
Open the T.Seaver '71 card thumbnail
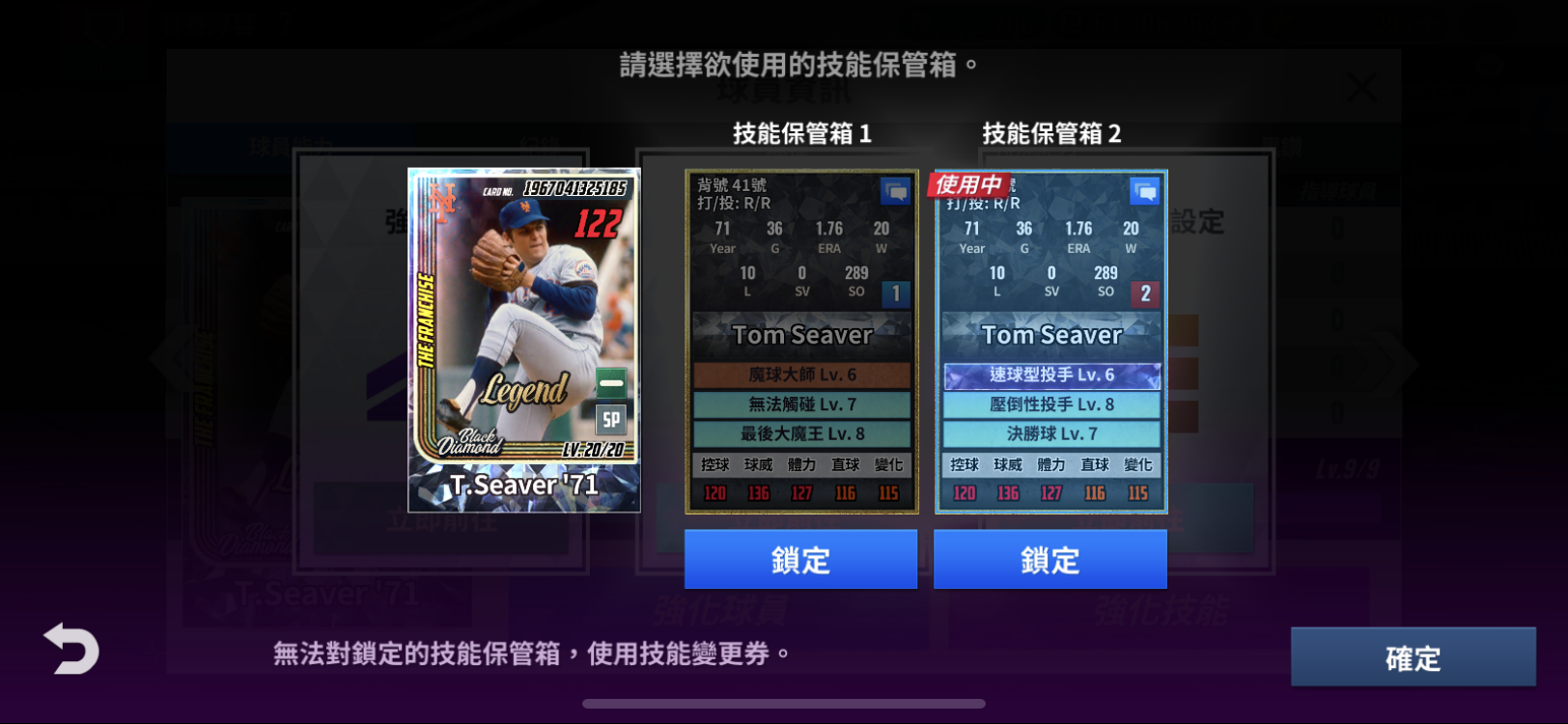pyautogui.click(x=521, y=343)
